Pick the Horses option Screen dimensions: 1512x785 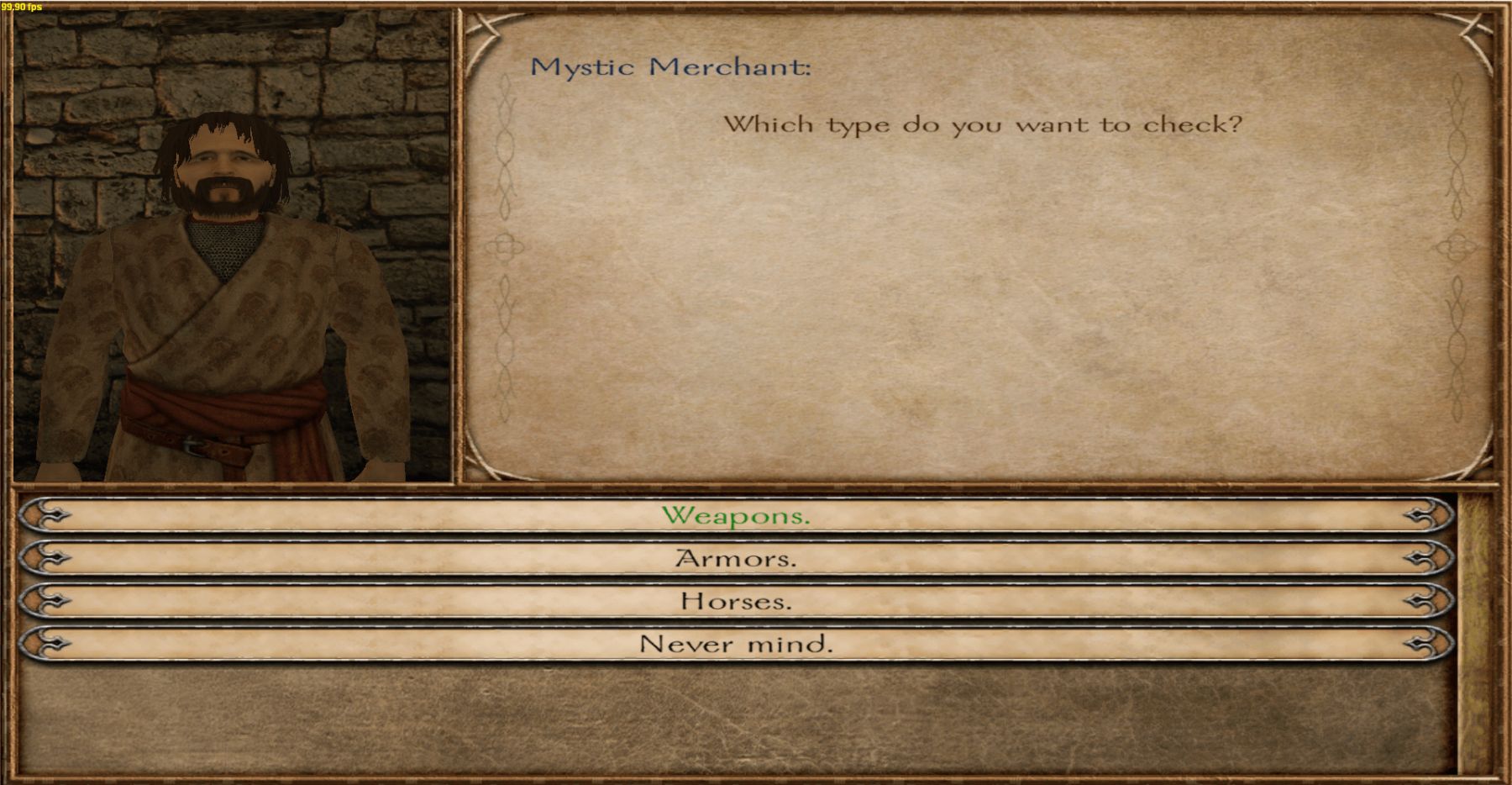click(x=736, y=601)
